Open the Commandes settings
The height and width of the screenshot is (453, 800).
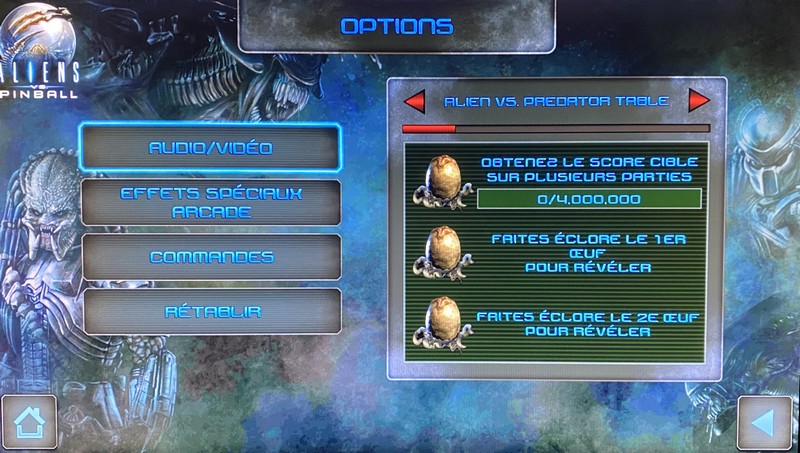click(211, 257)
